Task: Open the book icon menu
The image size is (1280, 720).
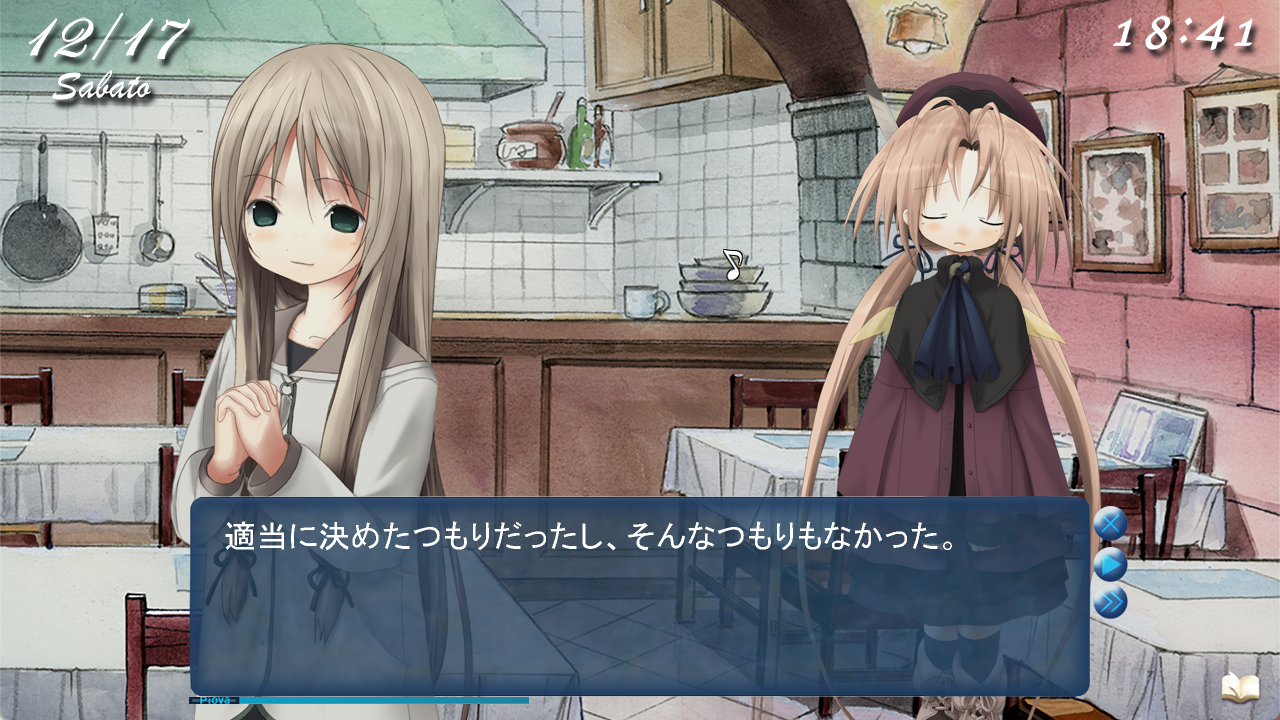Action: (x=1238, y=687)
